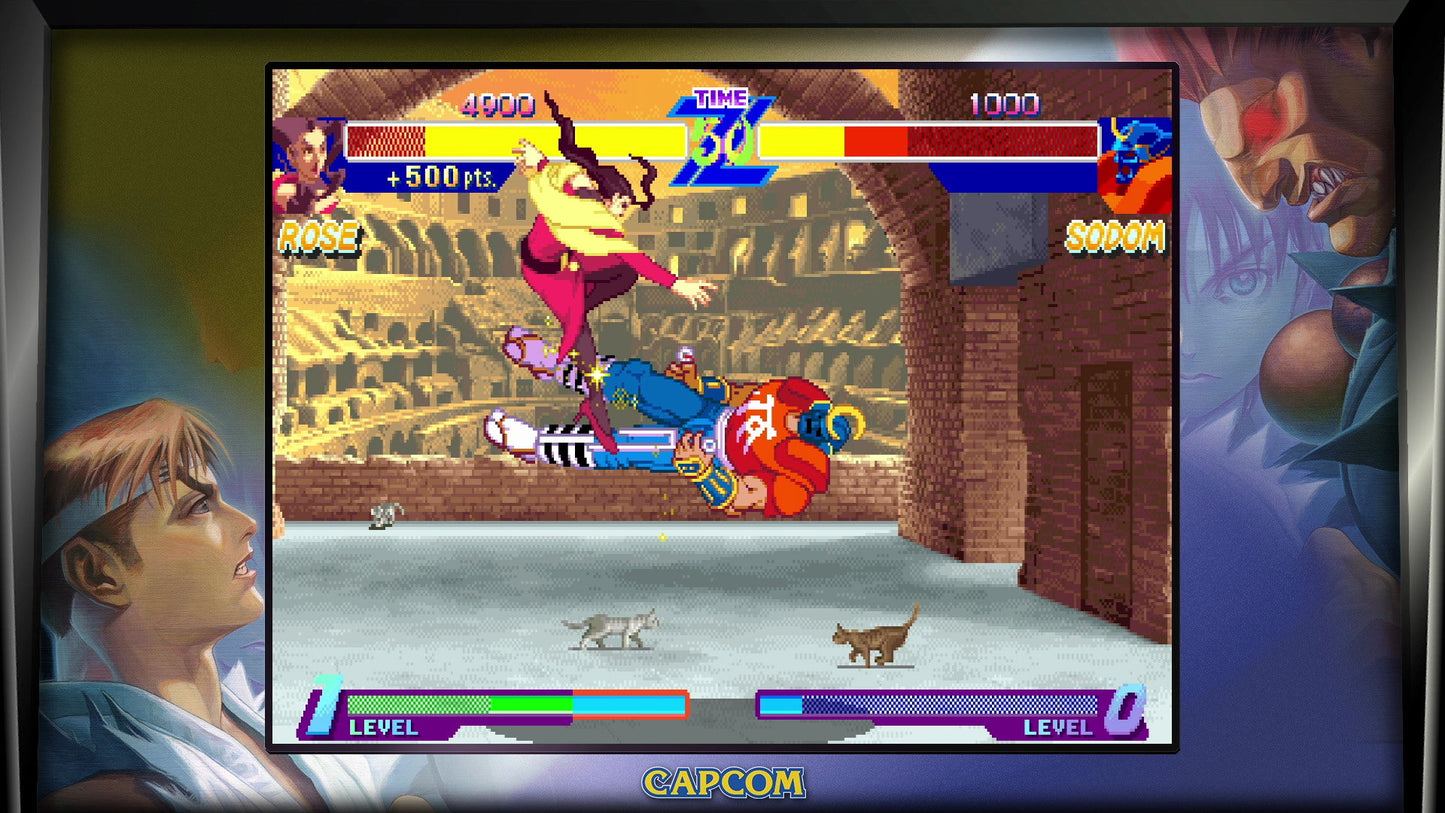Click the +500 pts bonus indicator

coord(441,179)
